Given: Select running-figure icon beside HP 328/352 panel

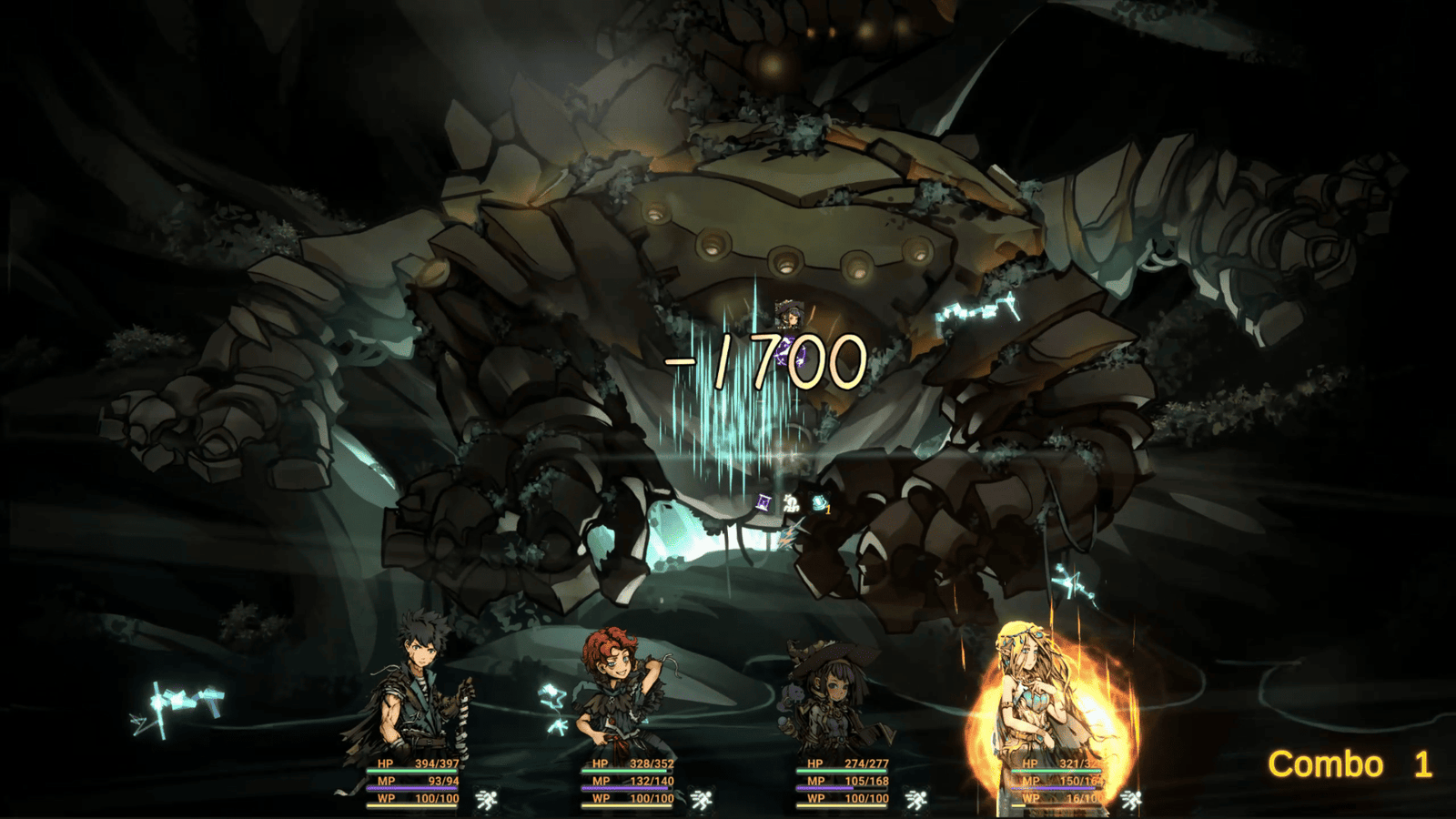Looking at the screenshot, I should point(702,800).
